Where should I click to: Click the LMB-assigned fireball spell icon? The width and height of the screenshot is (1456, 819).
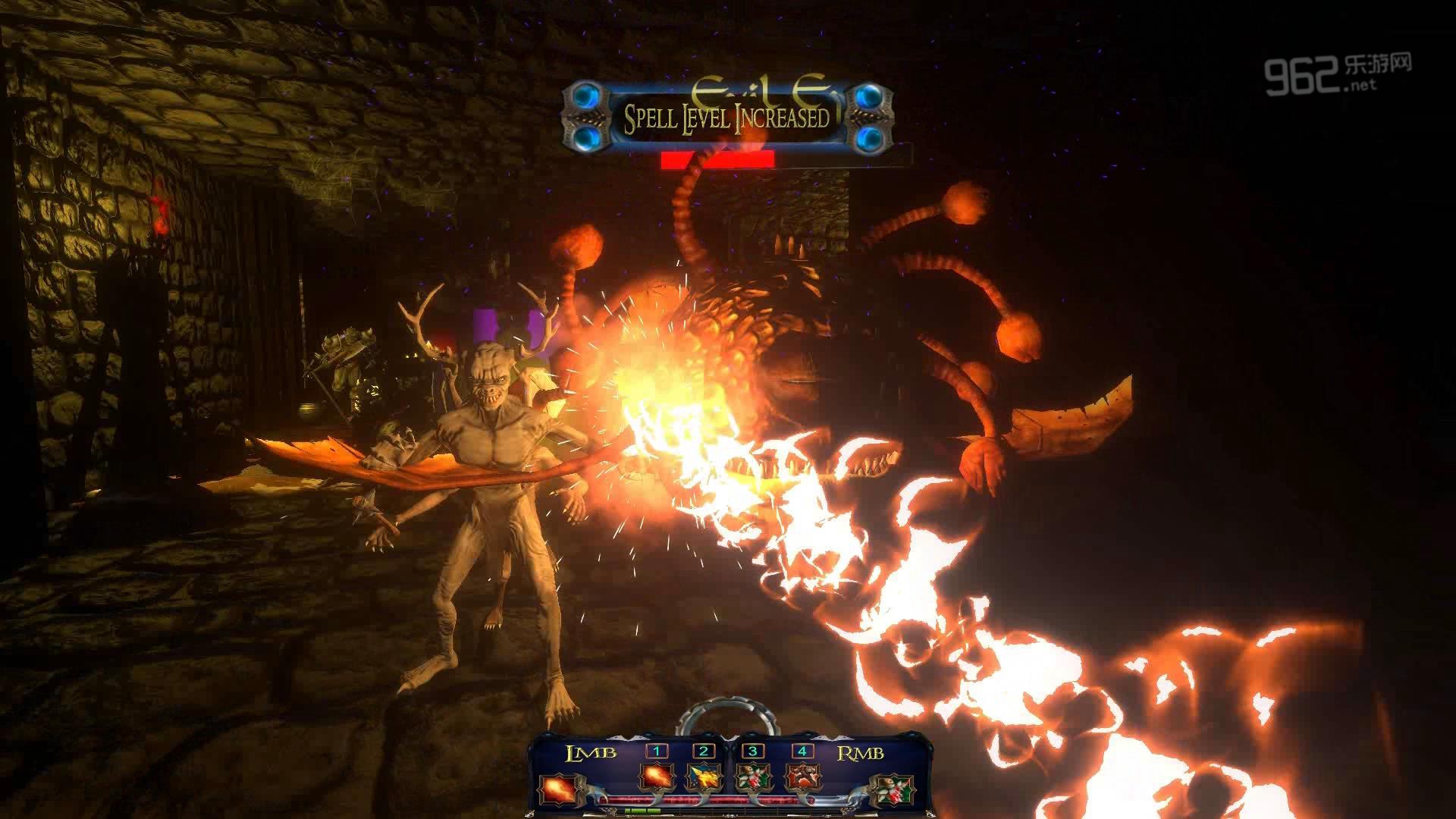tap(554, 789)
